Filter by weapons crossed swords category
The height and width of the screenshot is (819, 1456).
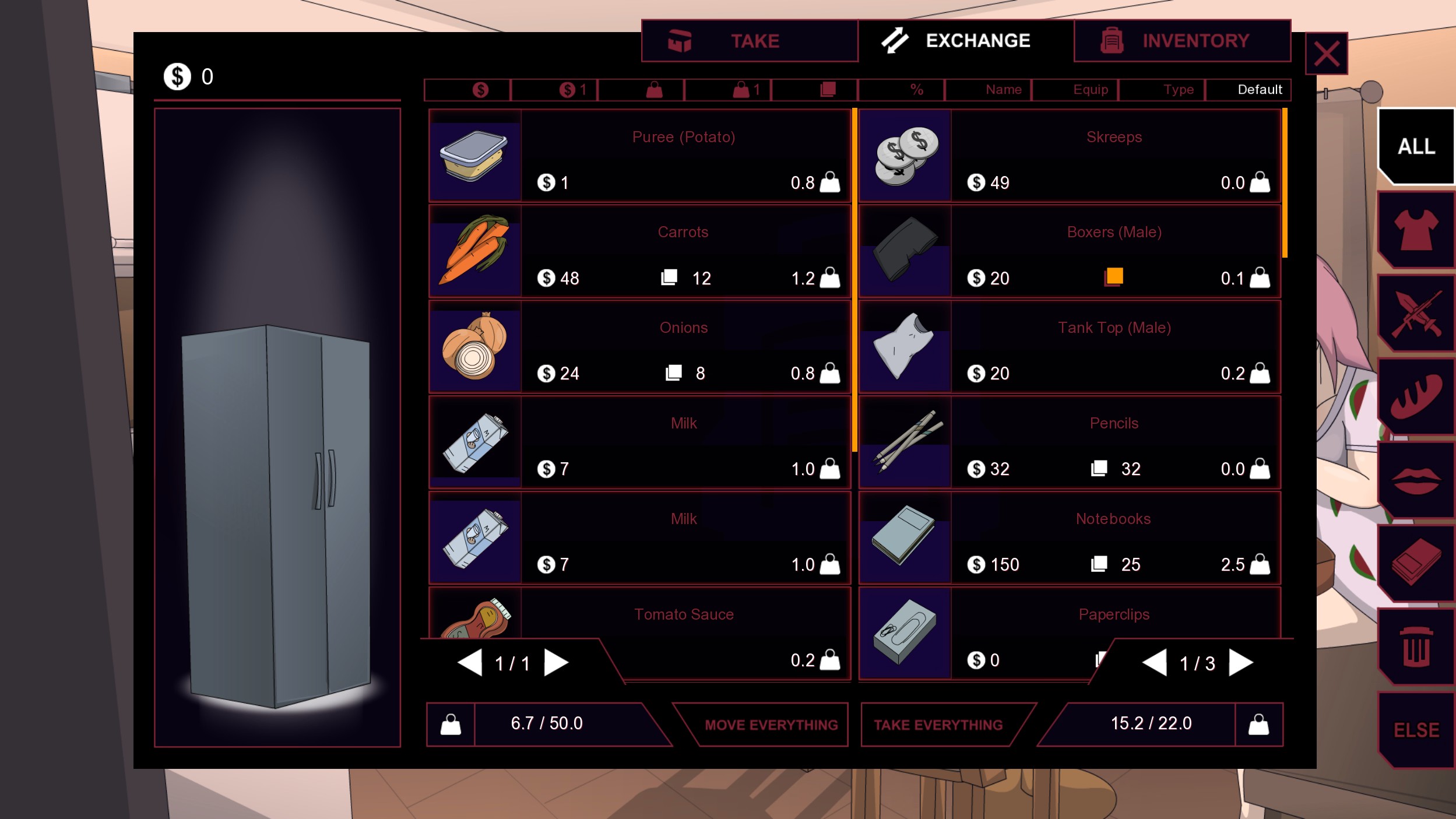pos(1416,314)
